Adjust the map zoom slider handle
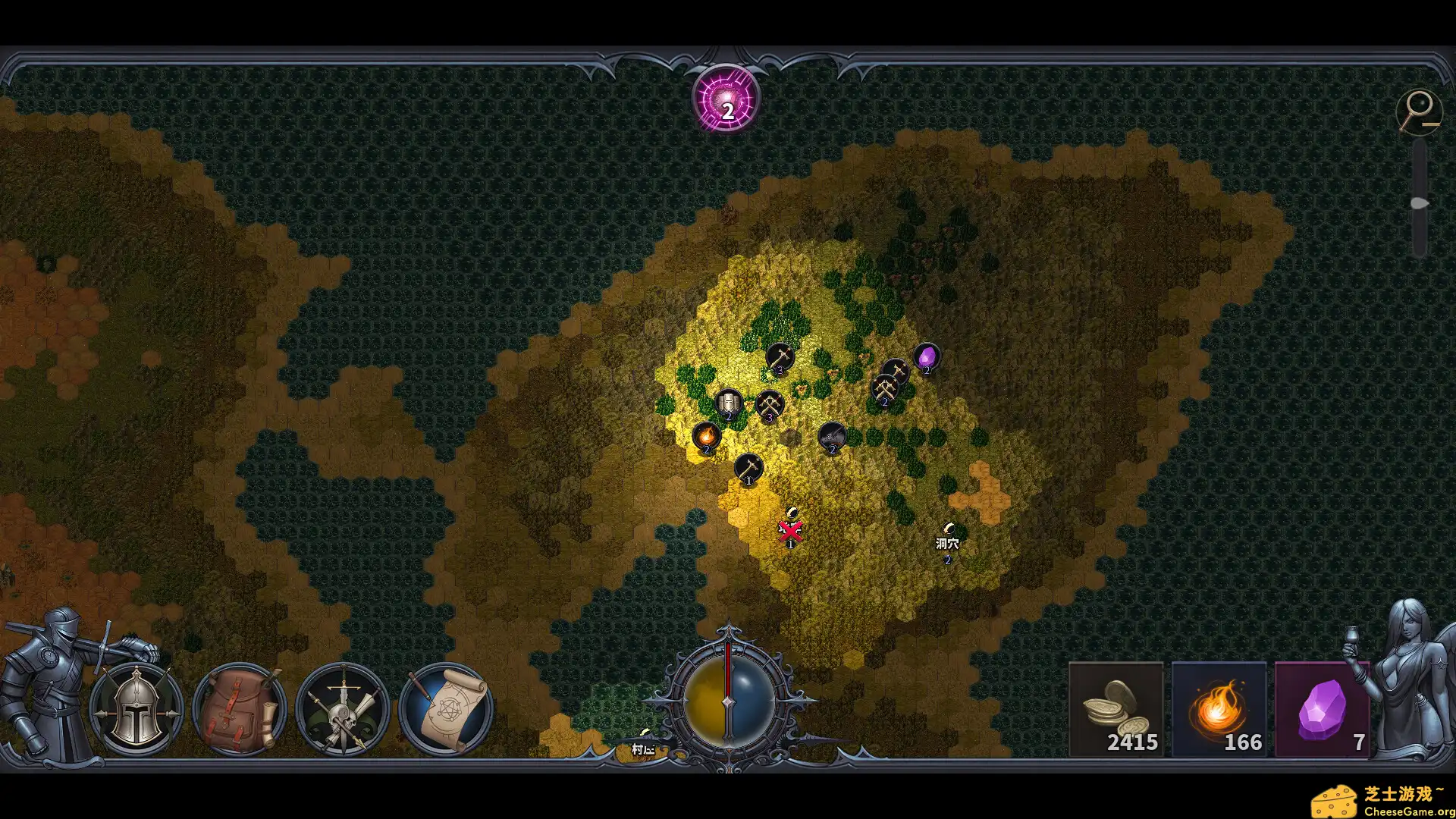Image resolution: width=1456 pixels, height=819 pixels. [x=1419, y=203]
